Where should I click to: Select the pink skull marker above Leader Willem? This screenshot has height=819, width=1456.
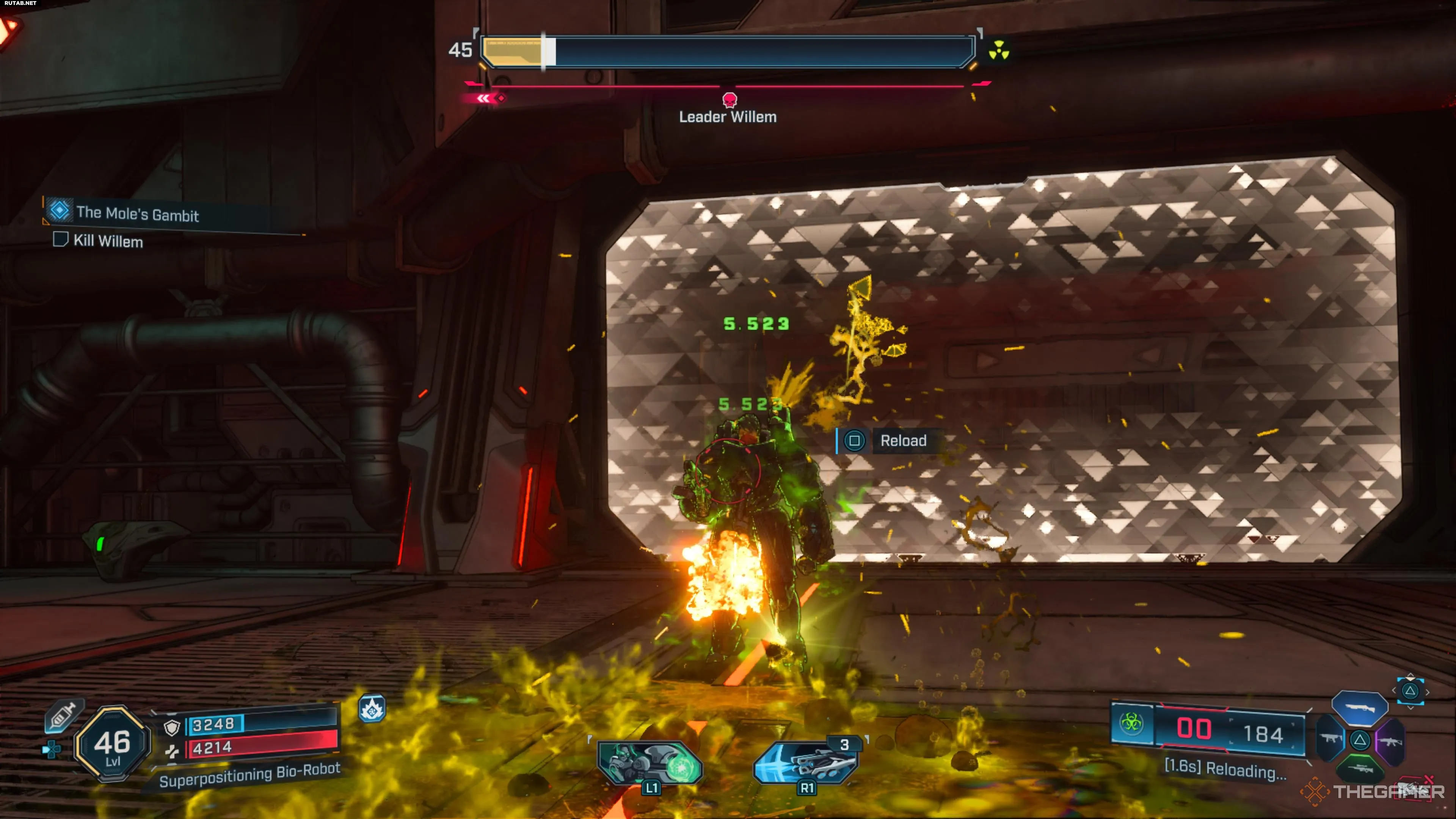pyautogui.click(x=730, y=100)
